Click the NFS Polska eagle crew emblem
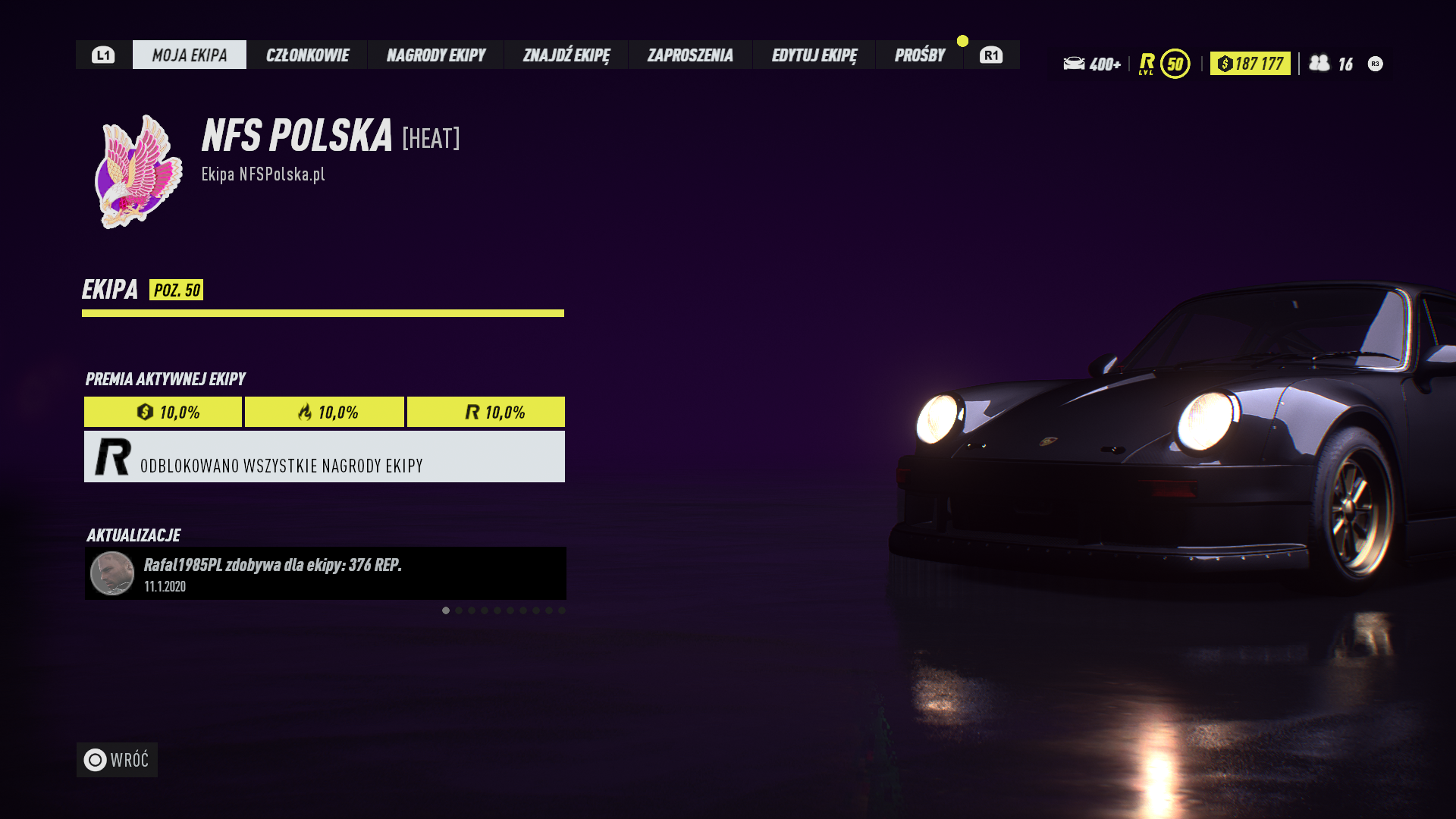Image resolution: width=1456 pixels, height=819 pixels. point(139,172)
